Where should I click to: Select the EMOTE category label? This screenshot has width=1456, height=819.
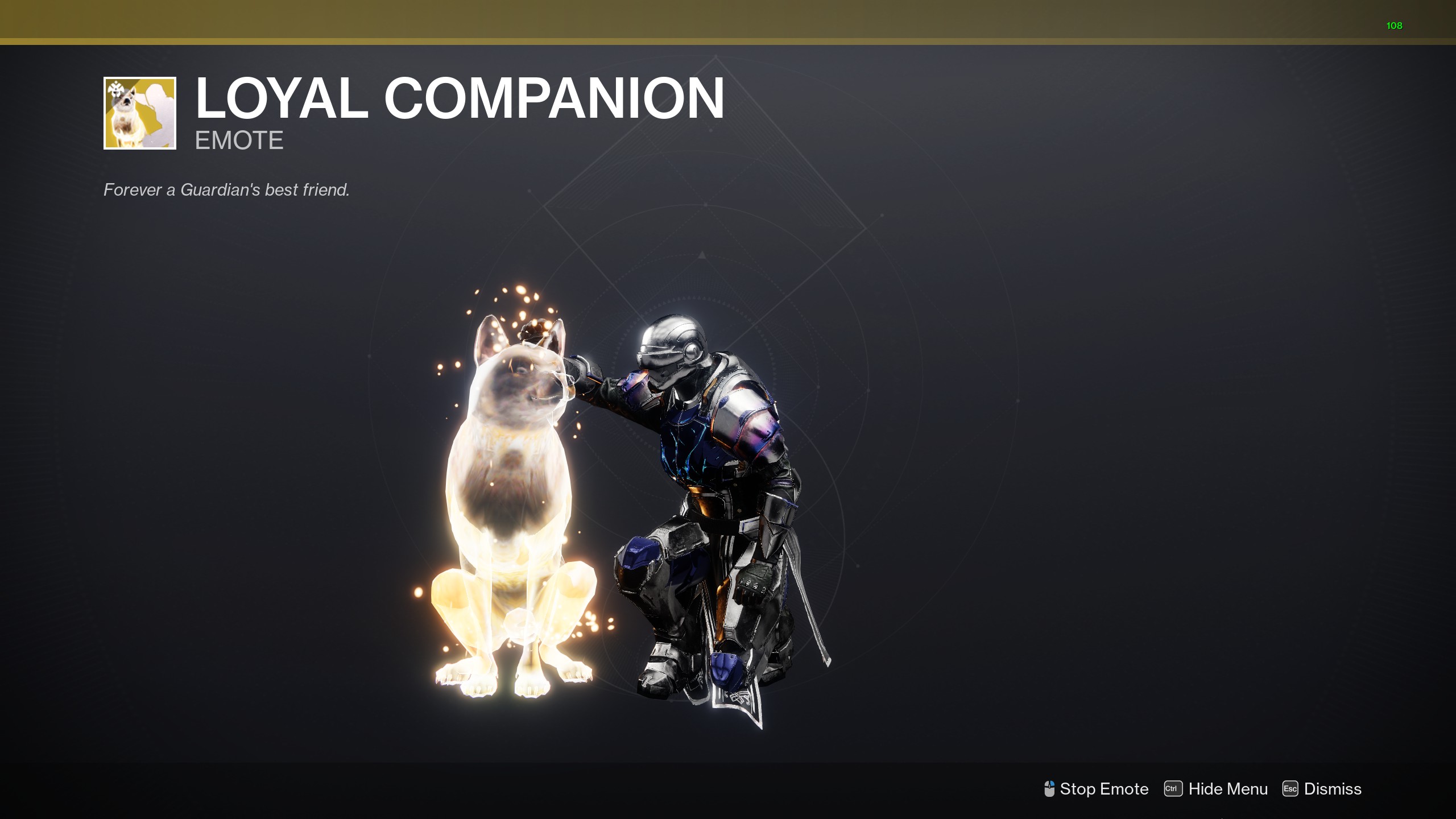pos(239,140)
